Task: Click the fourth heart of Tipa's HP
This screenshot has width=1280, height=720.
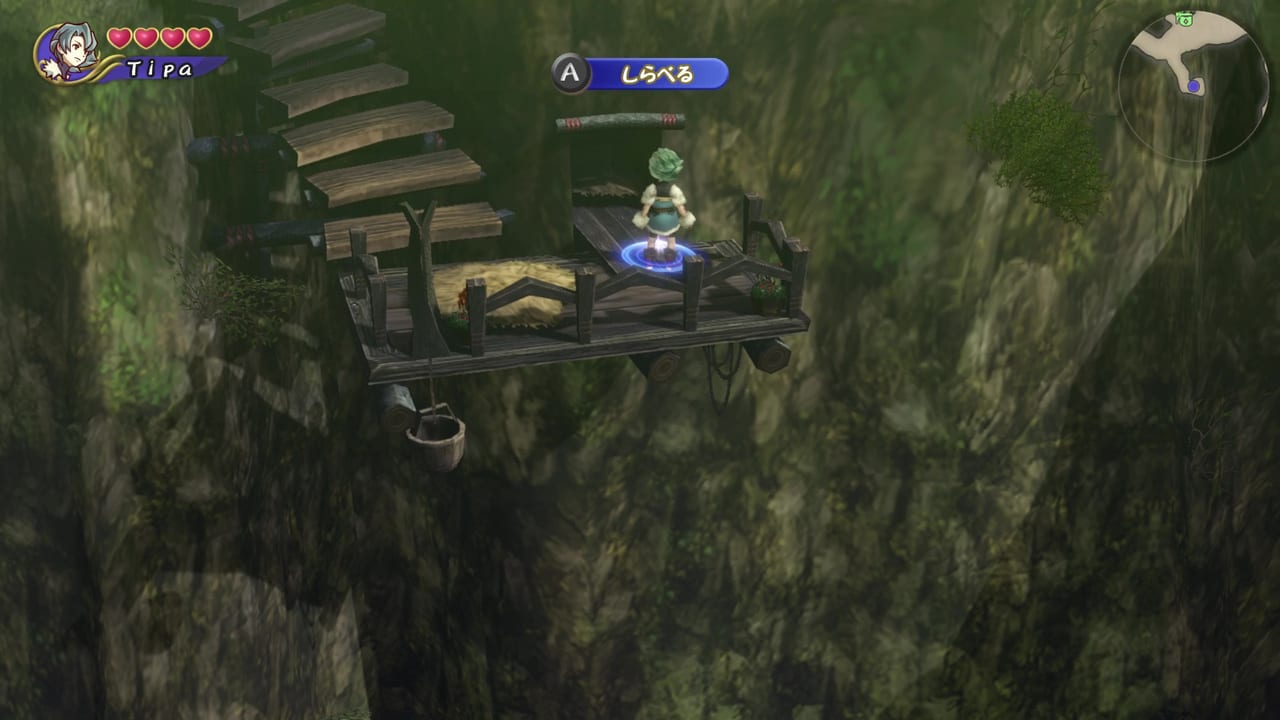Action: point(197,38)
